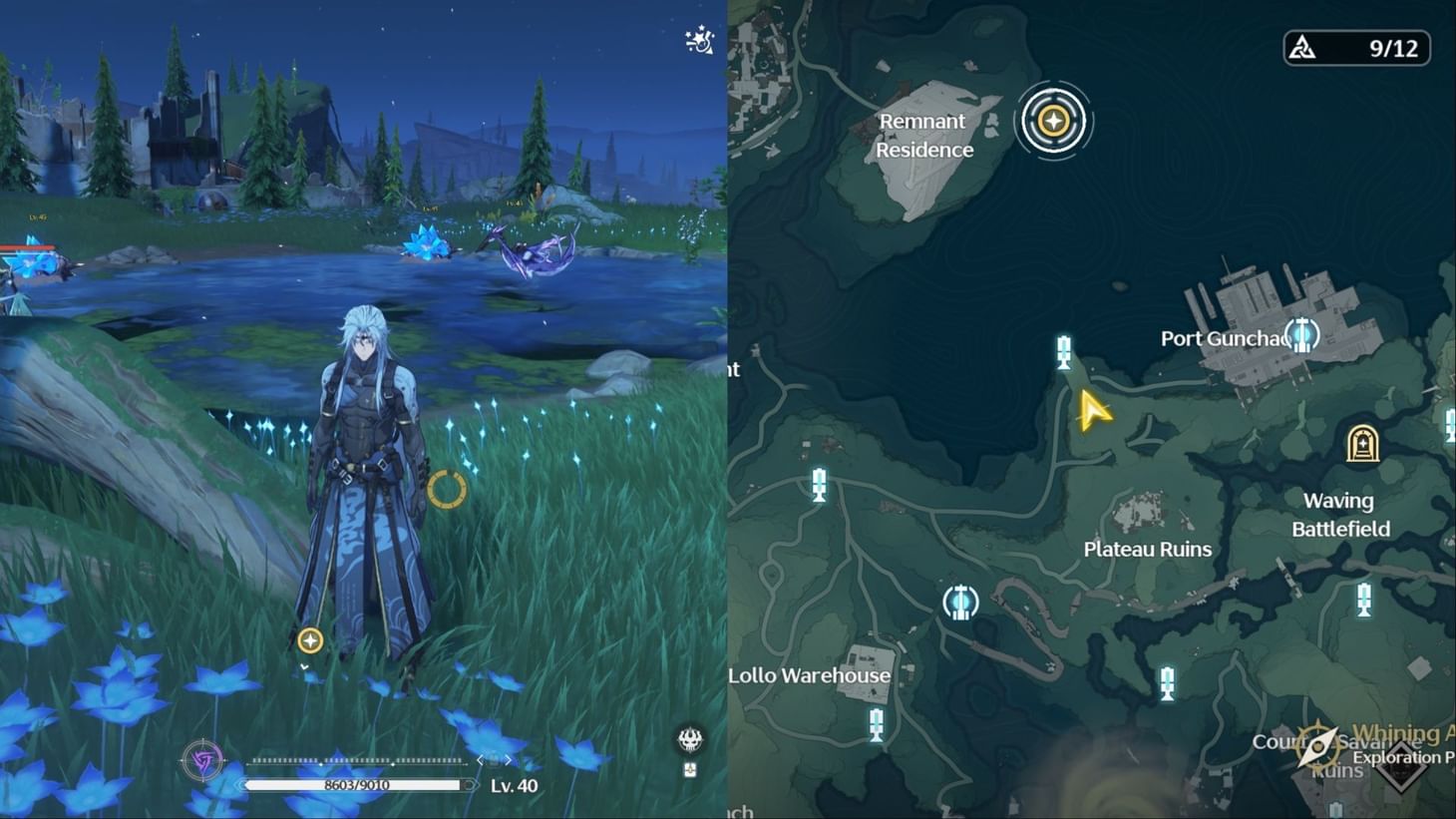Open the limited-time event star icon

click(x=699, y=42)
